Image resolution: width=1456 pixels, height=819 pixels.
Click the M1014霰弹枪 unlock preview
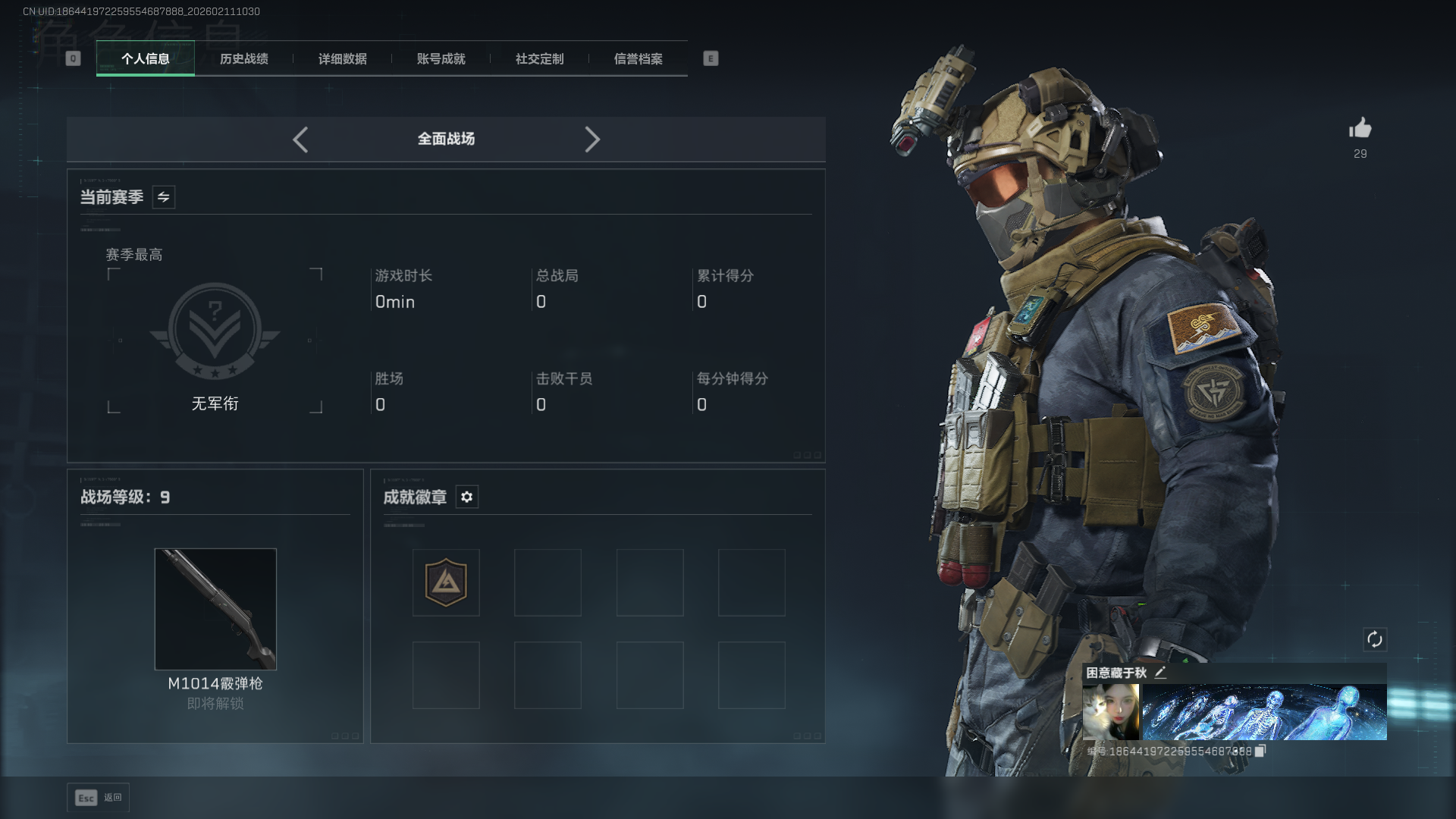click(215, 609)
